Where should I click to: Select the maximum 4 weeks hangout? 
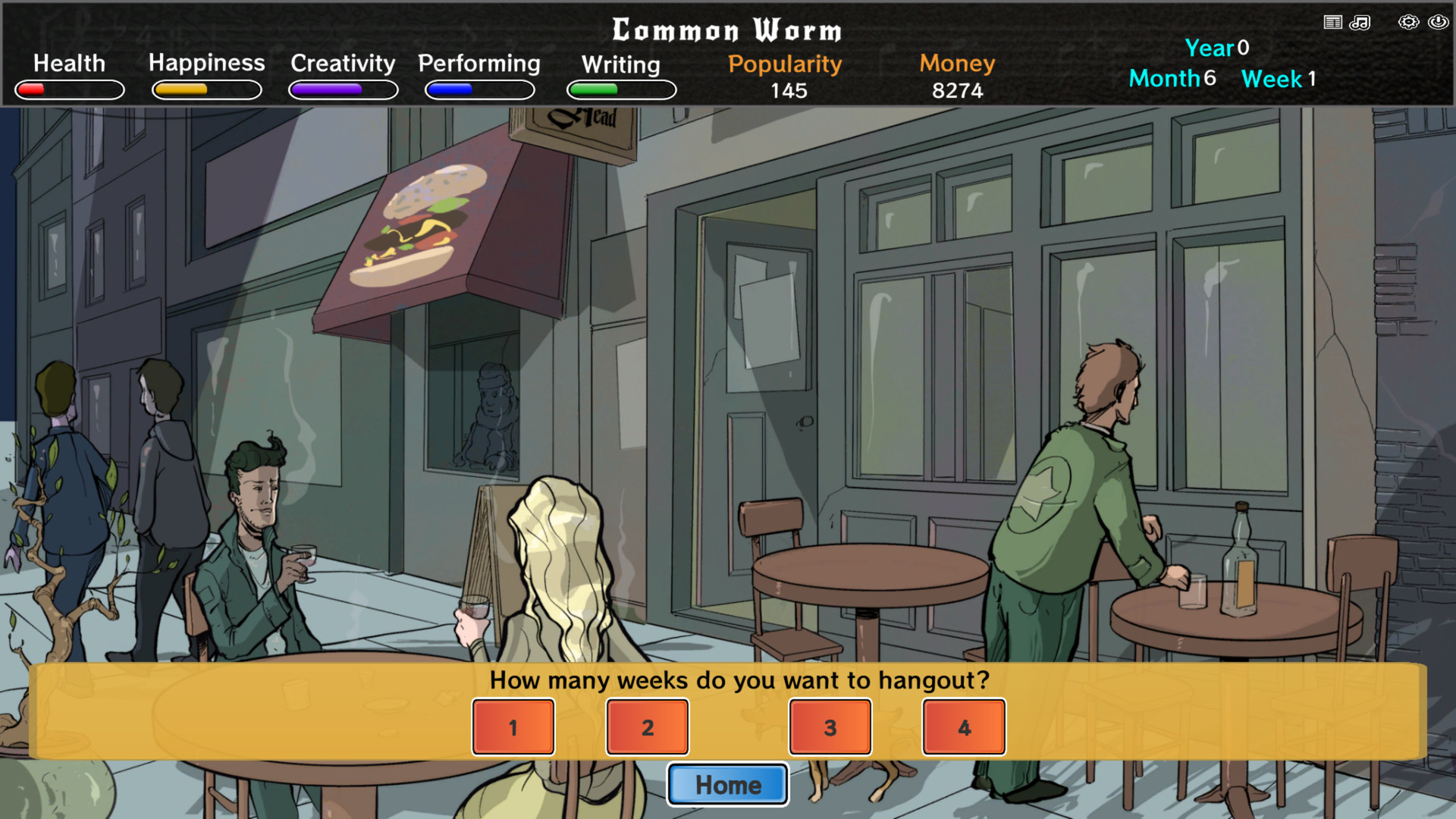[963, 726]
